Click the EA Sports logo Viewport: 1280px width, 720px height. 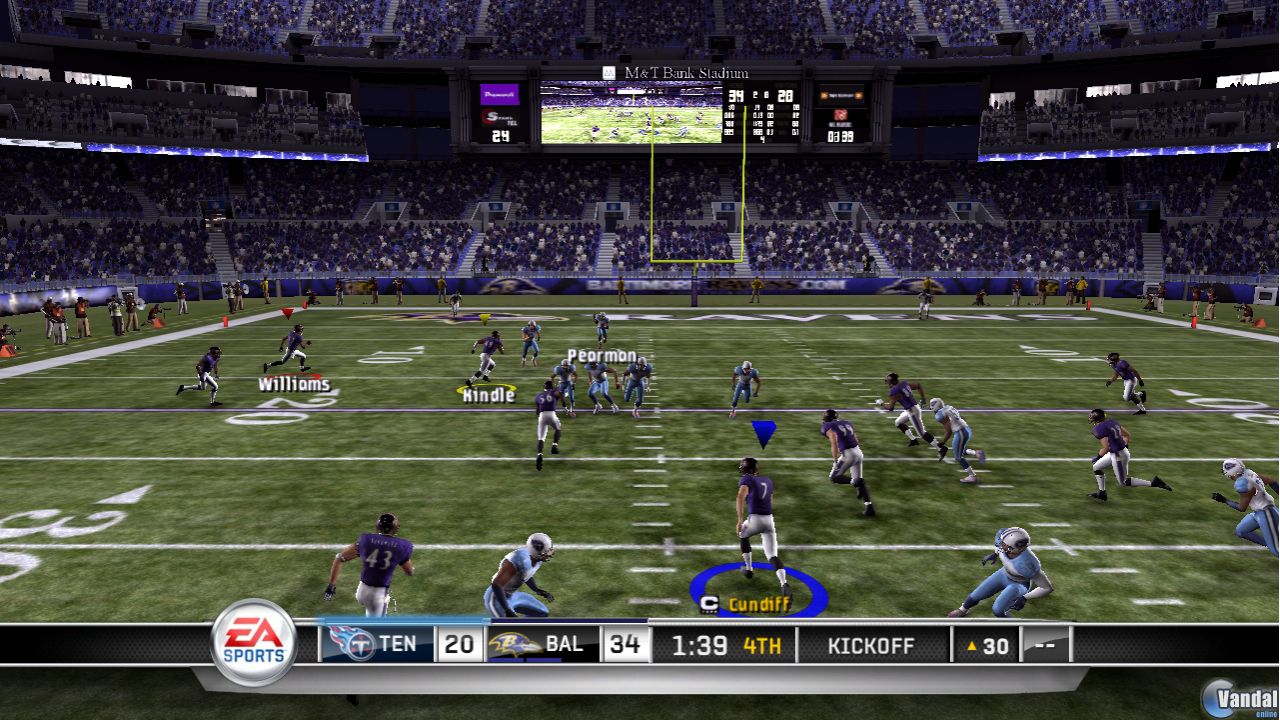tap(253, 643)
